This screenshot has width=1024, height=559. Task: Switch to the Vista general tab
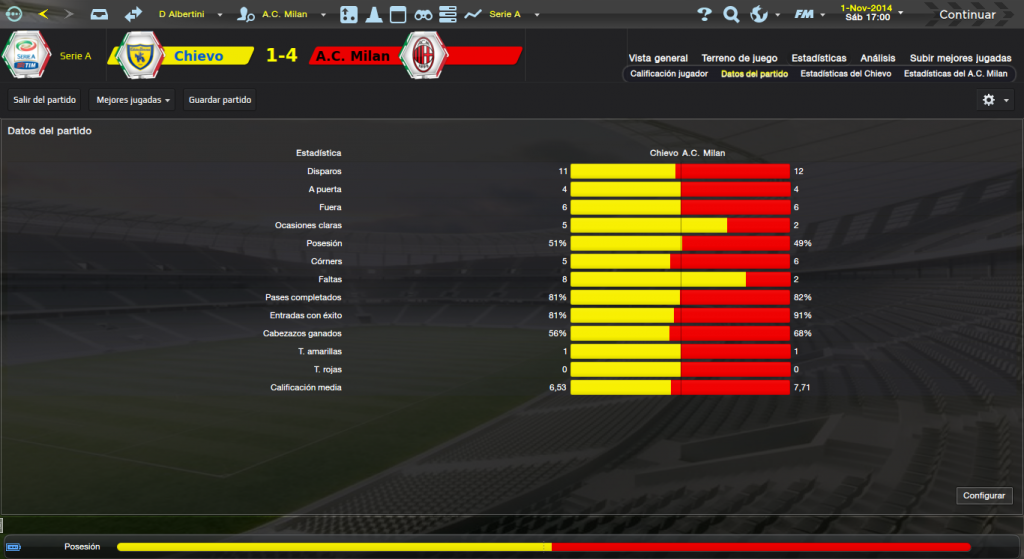click(658, 58)
